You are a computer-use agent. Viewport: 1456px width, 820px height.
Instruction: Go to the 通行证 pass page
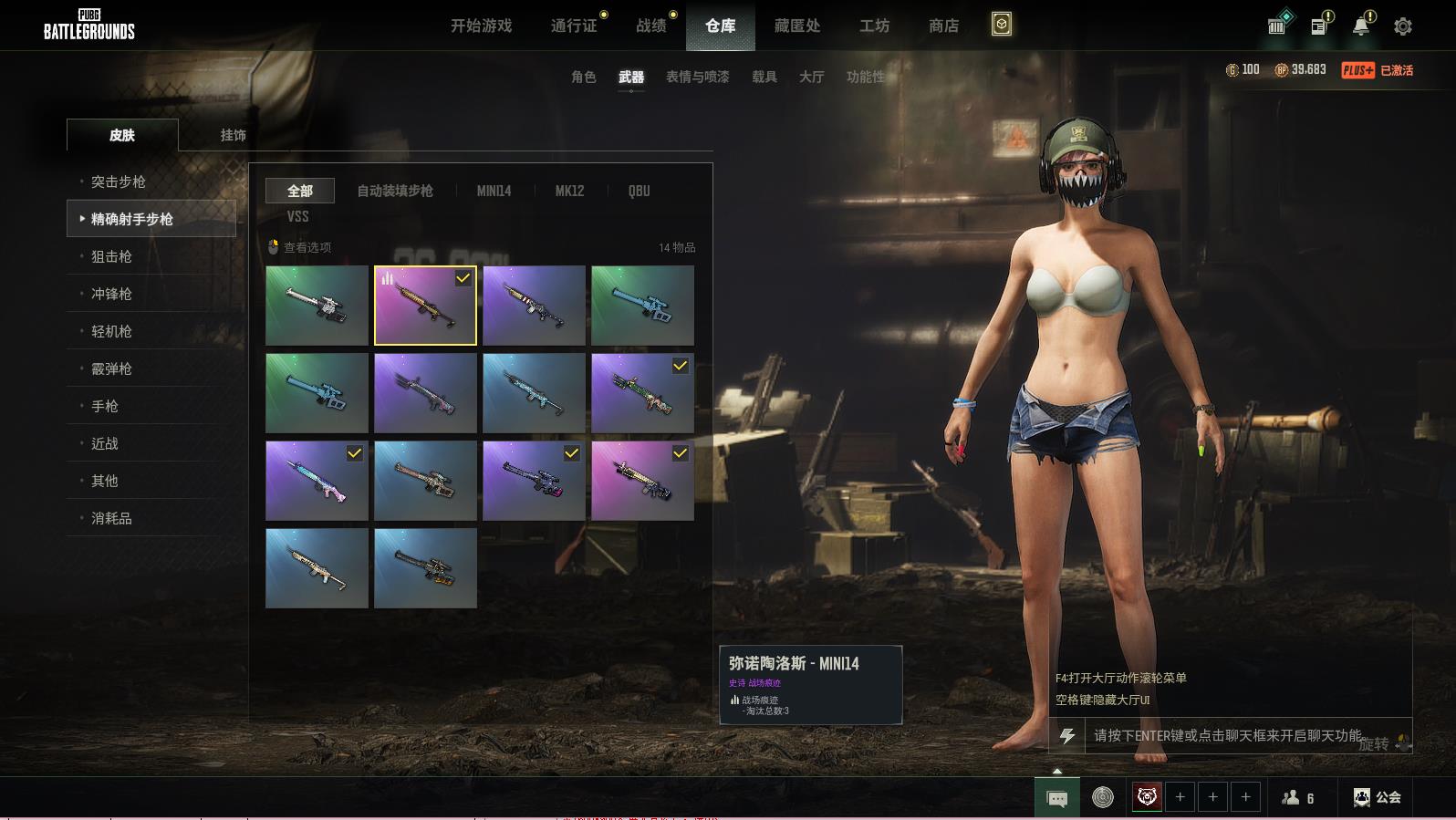click(574, 26)
